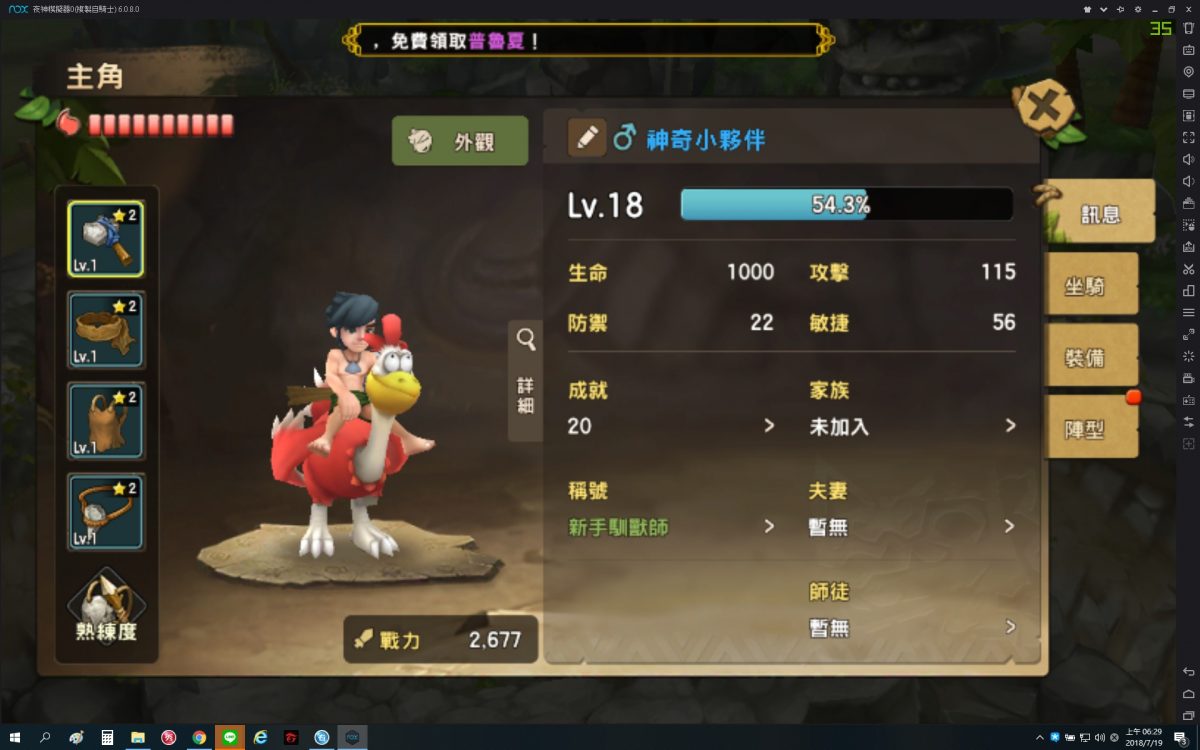Image resolution: width=1200 pixels, height=750 pixels.
Task: Edit character name with the pencil icon
Action: tap(587, 137)
